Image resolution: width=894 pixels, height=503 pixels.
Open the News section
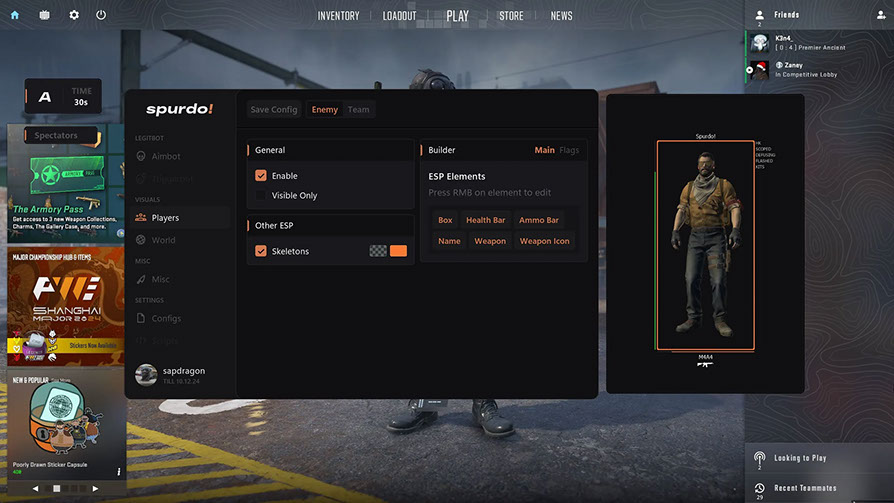pyautogui.click(x=561, y=16)
